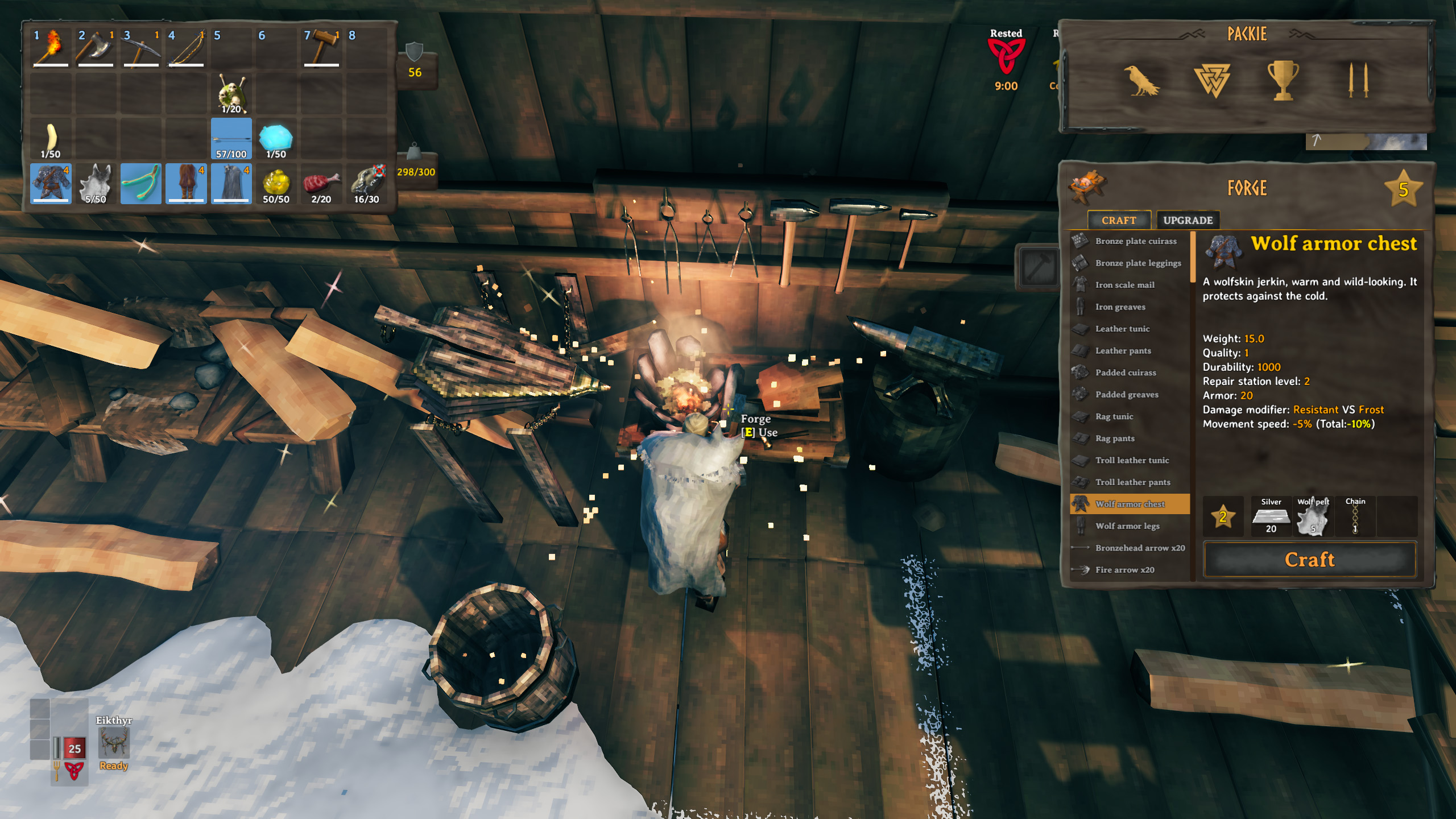Pick the Troll leather tunic recipe
Viewport: 1456px width, 819px height.
1132,460
